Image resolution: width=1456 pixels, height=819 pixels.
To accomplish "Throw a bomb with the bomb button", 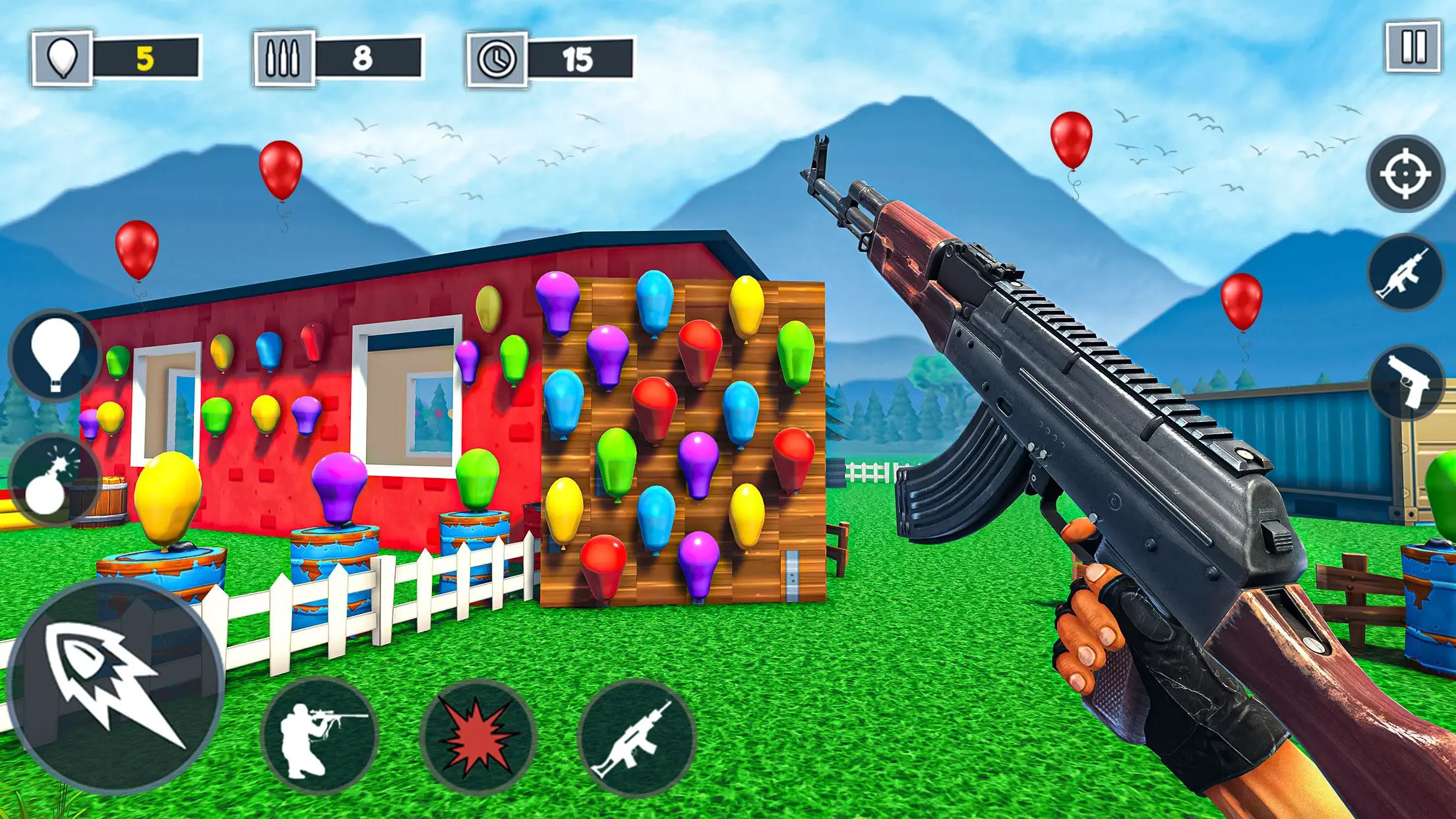I will tap(54, 479).
